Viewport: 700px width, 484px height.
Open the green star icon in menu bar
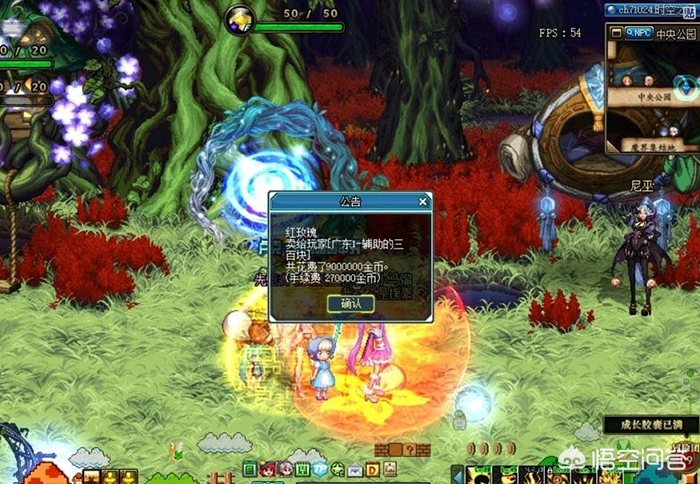pyautogui.click(x=337, y=468)
